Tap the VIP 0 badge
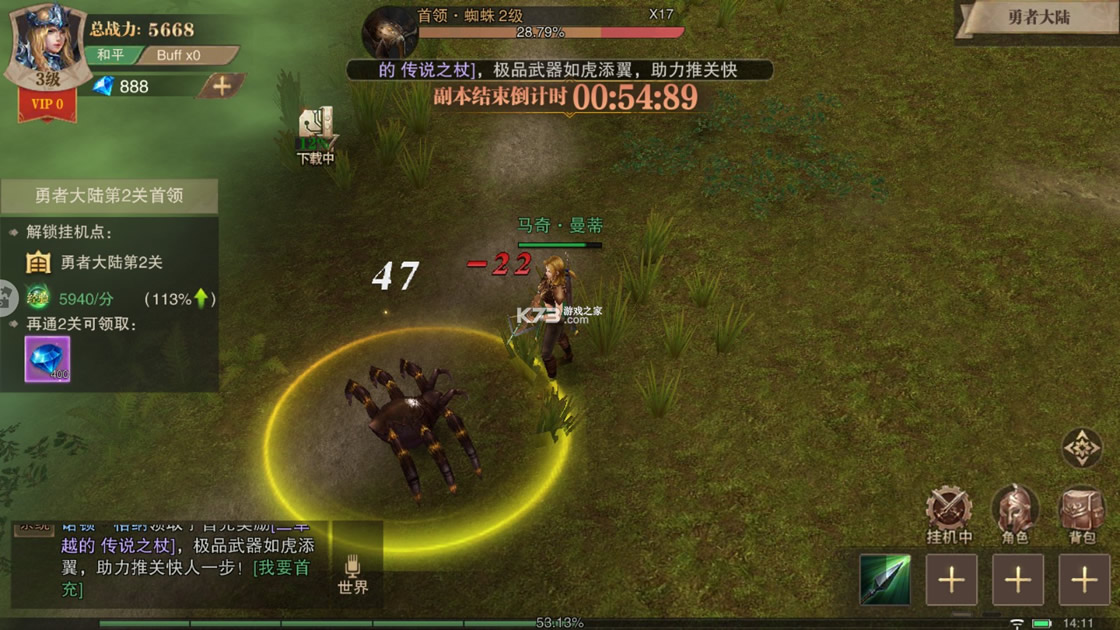 [47, 104]
